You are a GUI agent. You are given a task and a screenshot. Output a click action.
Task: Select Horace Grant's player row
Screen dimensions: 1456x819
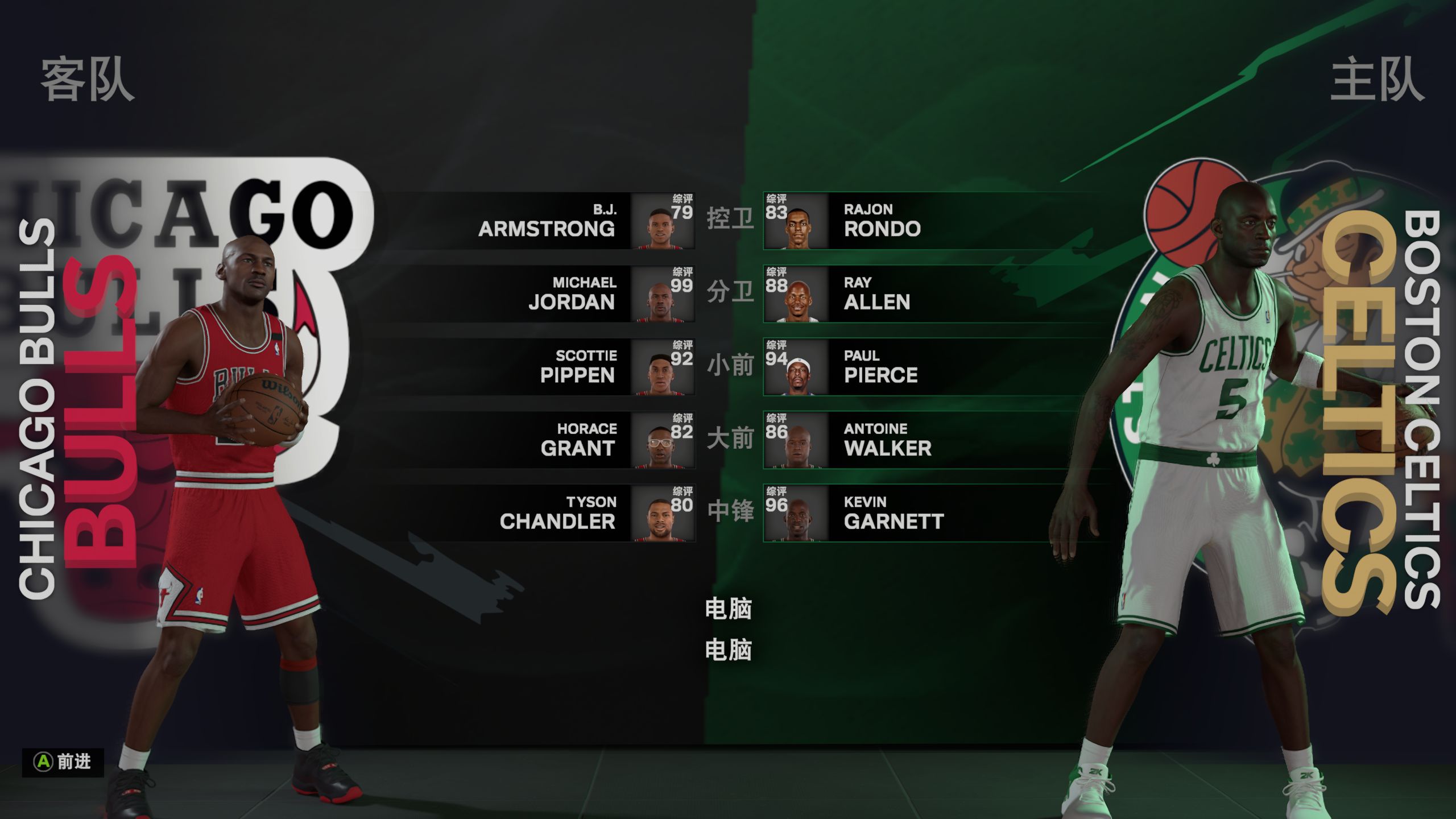578,440
